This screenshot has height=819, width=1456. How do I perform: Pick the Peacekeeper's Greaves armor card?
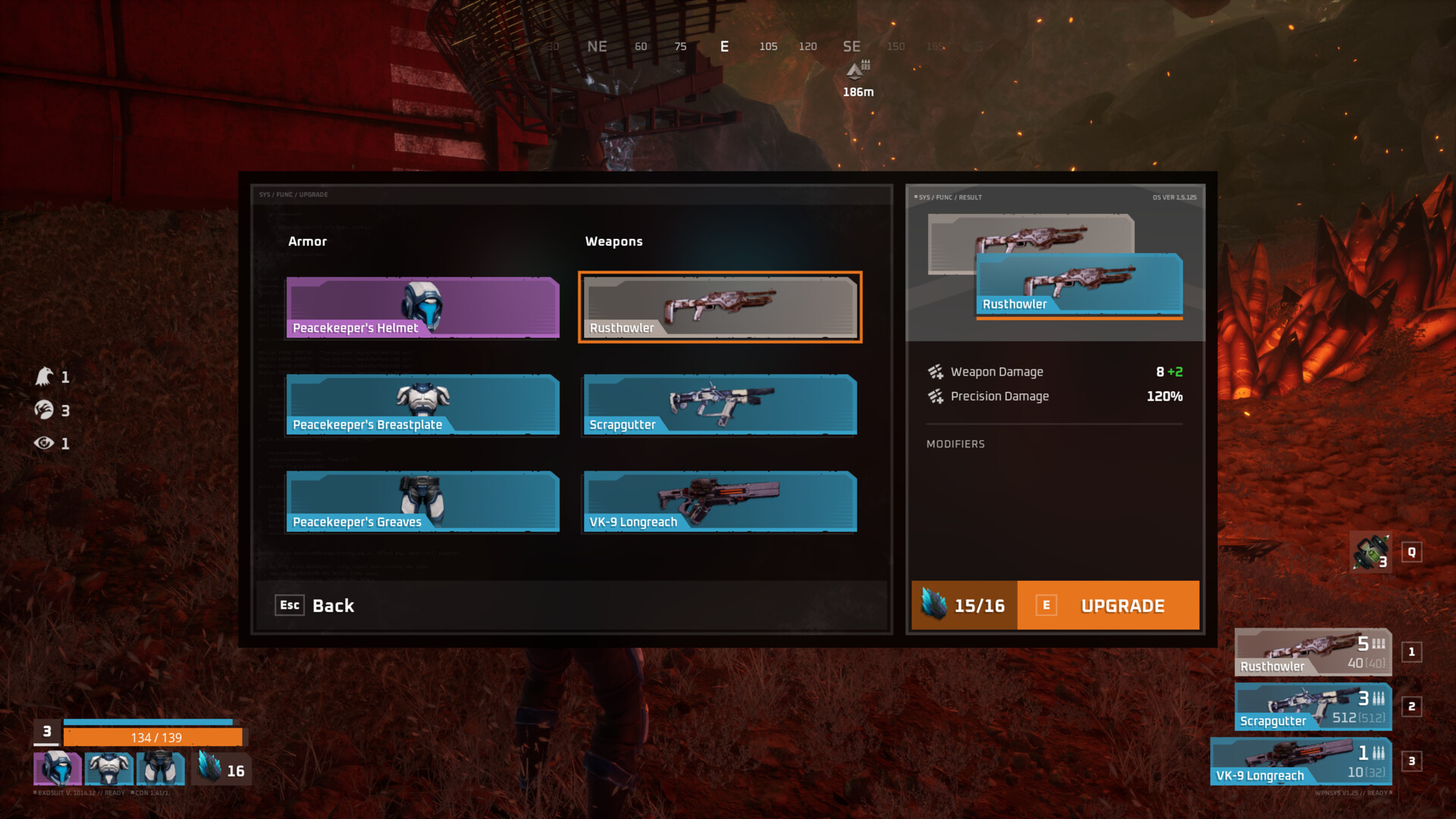[422, 501]
